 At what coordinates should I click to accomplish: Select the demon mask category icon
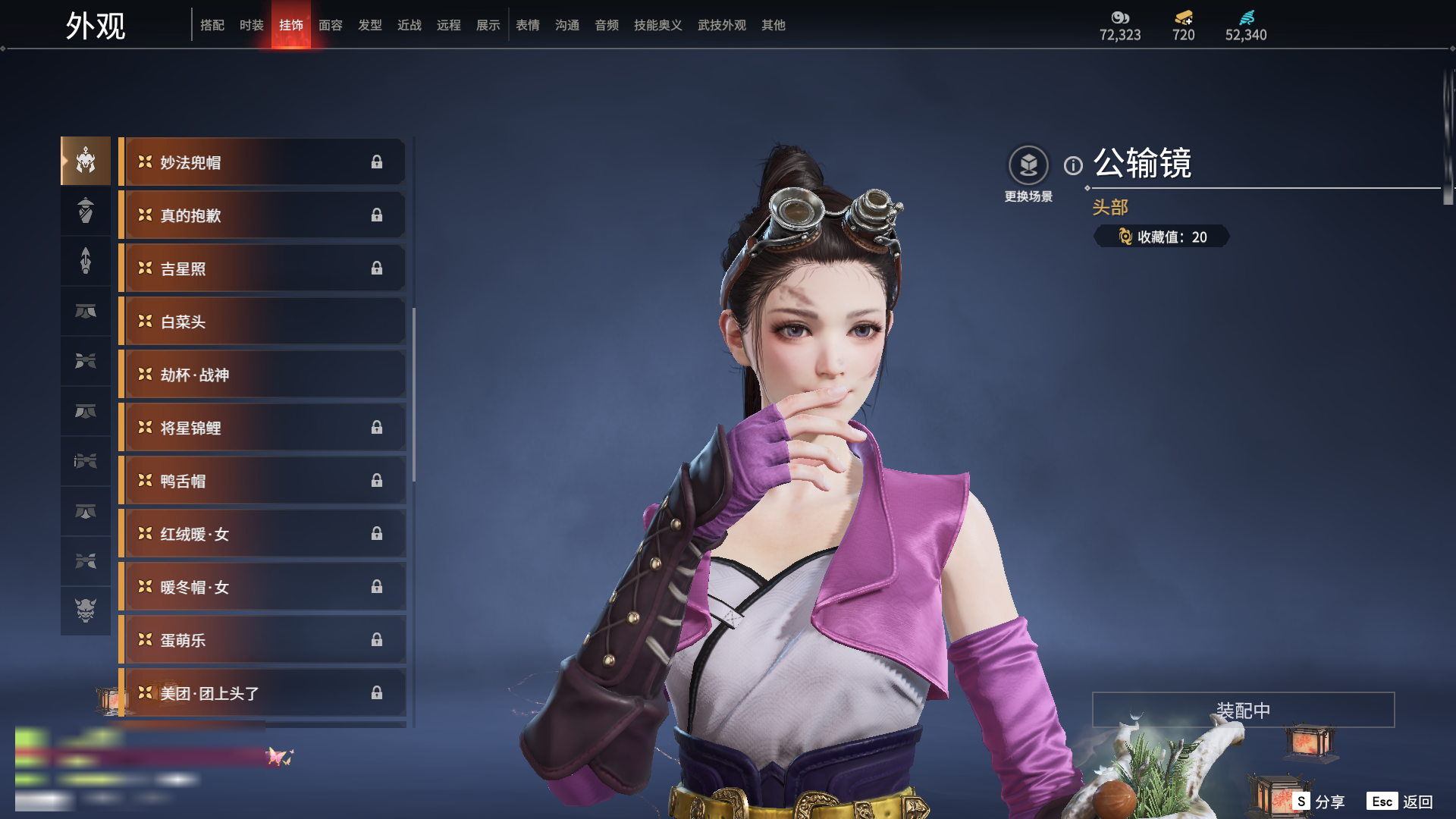click(x=86, y=610)
